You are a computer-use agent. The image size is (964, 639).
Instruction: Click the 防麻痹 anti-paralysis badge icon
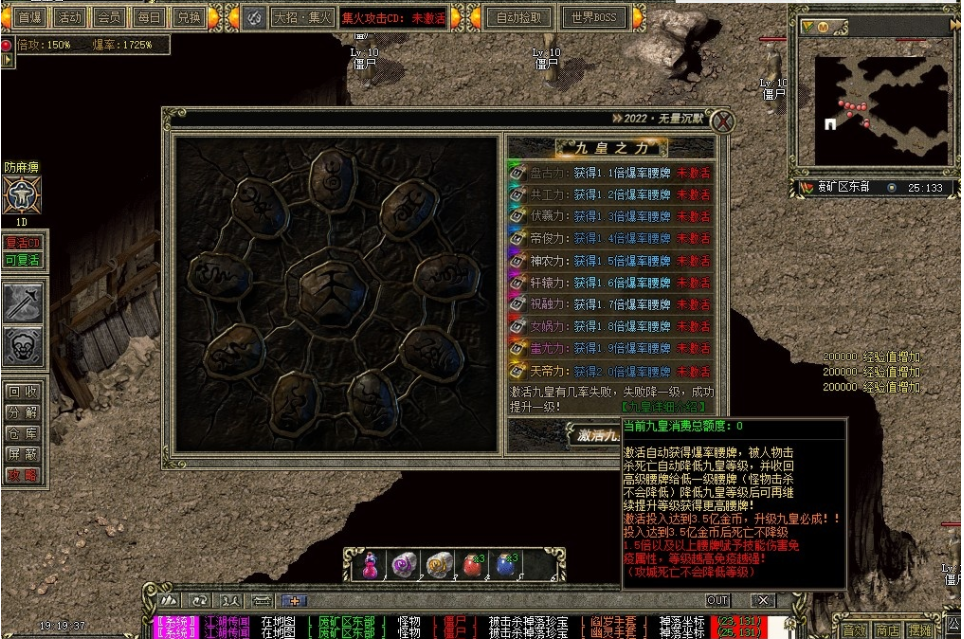(x=22, y=194)
